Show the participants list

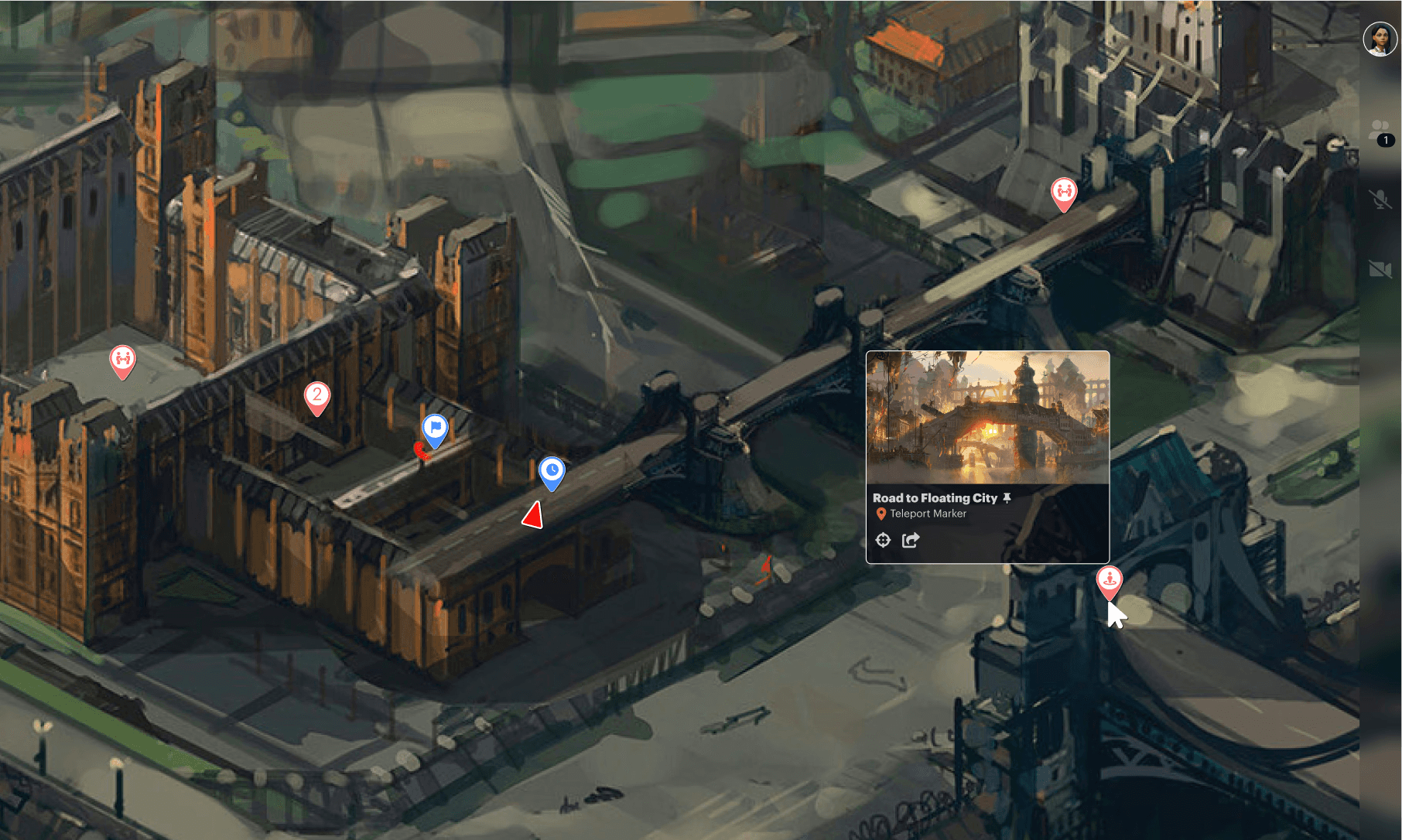coord(1380,131)
